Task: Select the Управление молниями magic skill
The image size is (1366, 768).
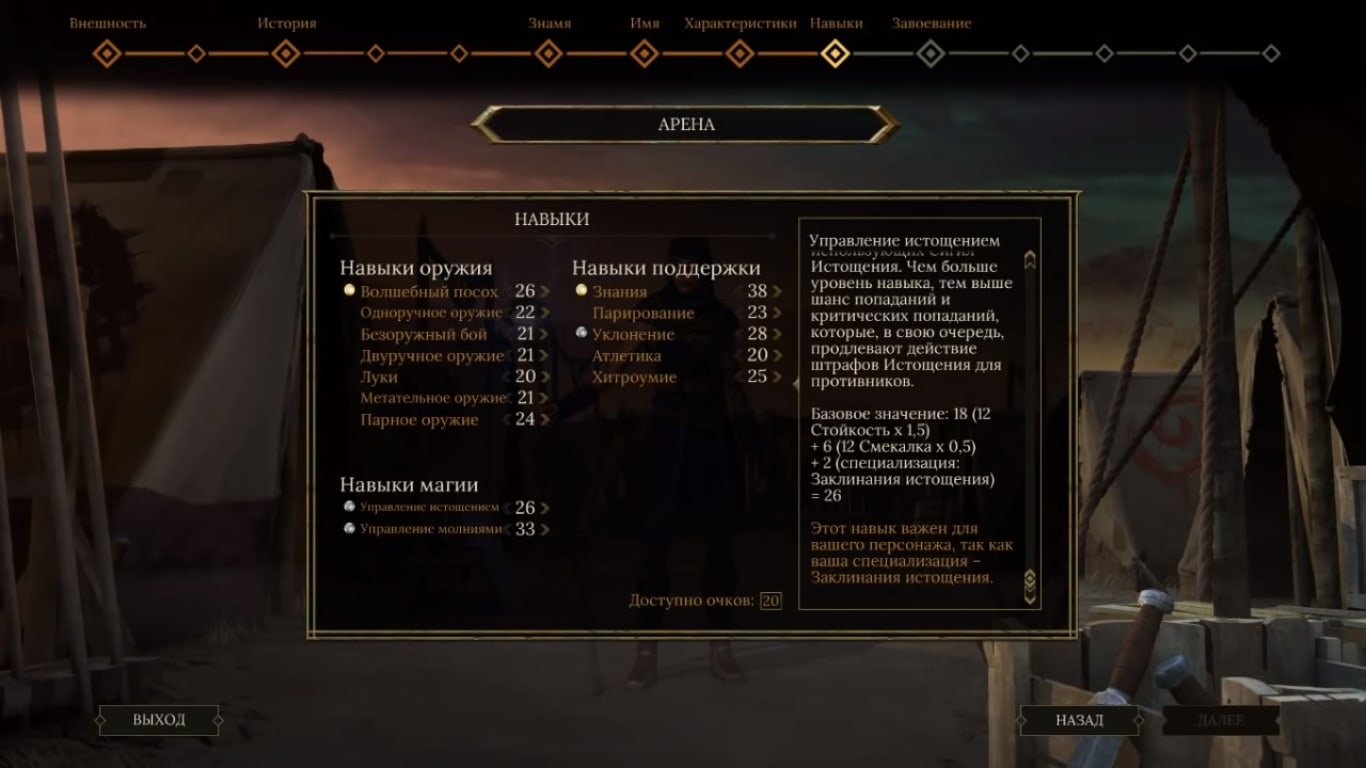Action: (x=430, y=529)
